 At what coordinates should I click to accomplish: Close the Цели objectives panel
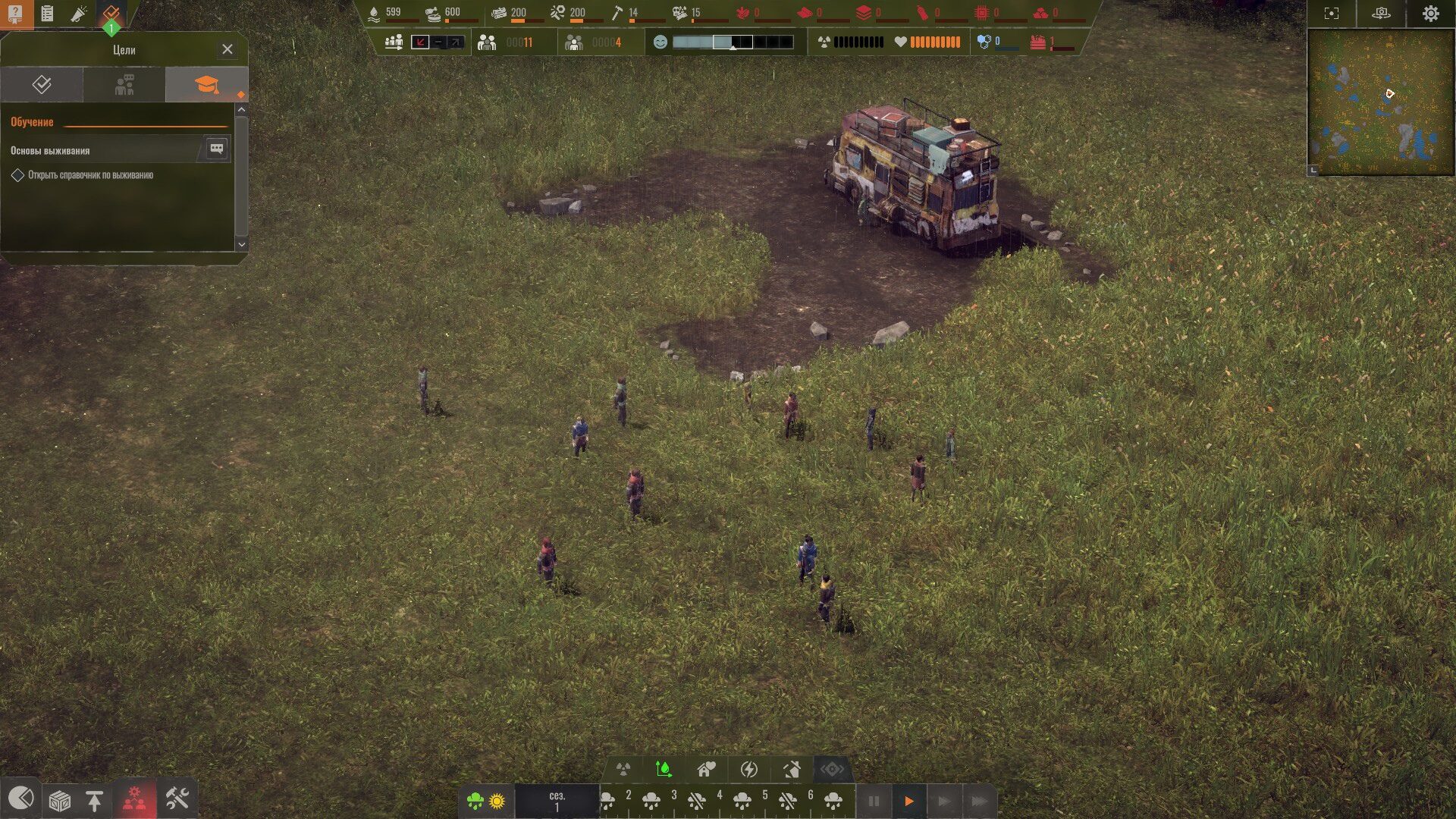227,49
